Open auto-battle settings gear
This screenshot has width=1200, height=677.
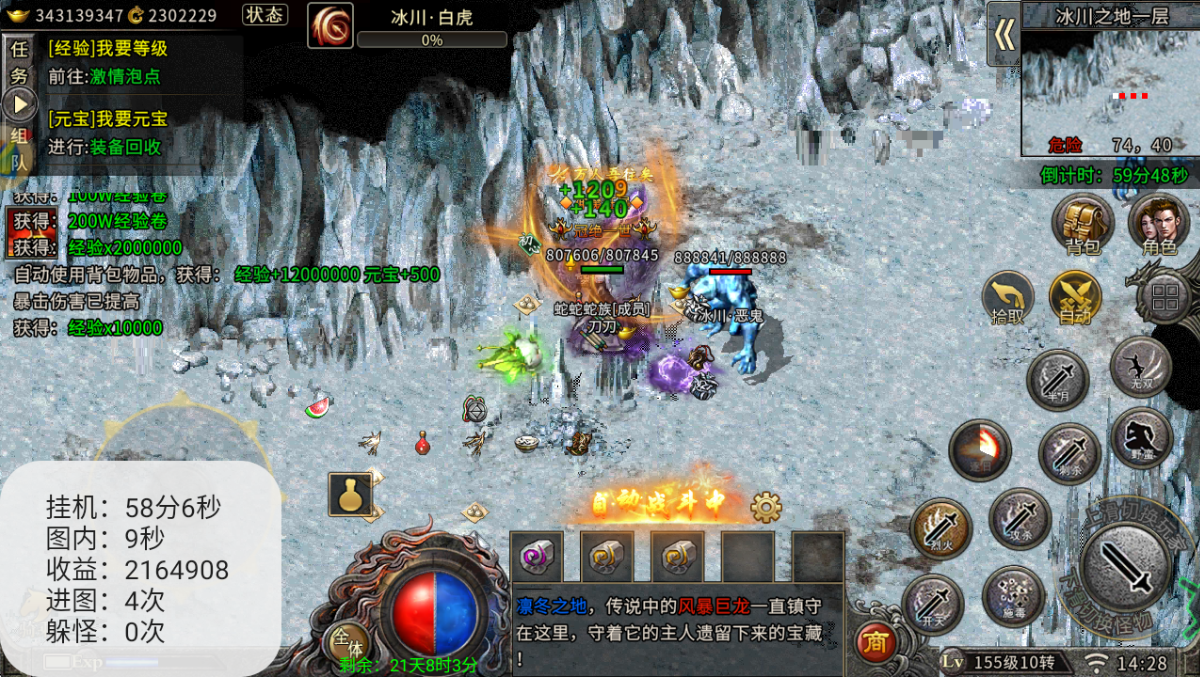click(x=766, y=508)
